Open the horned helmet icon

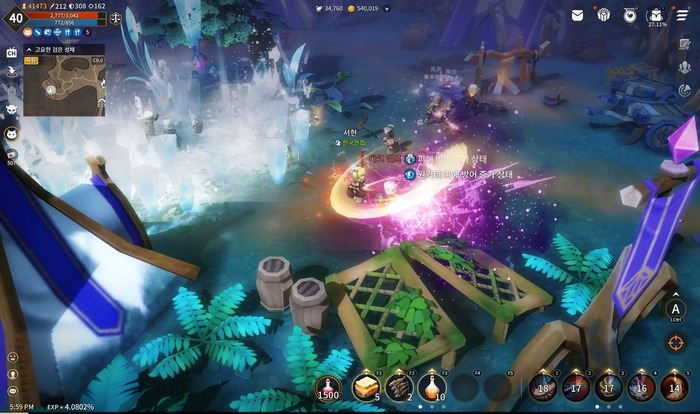pyautogui.click(x=12, y=107)
